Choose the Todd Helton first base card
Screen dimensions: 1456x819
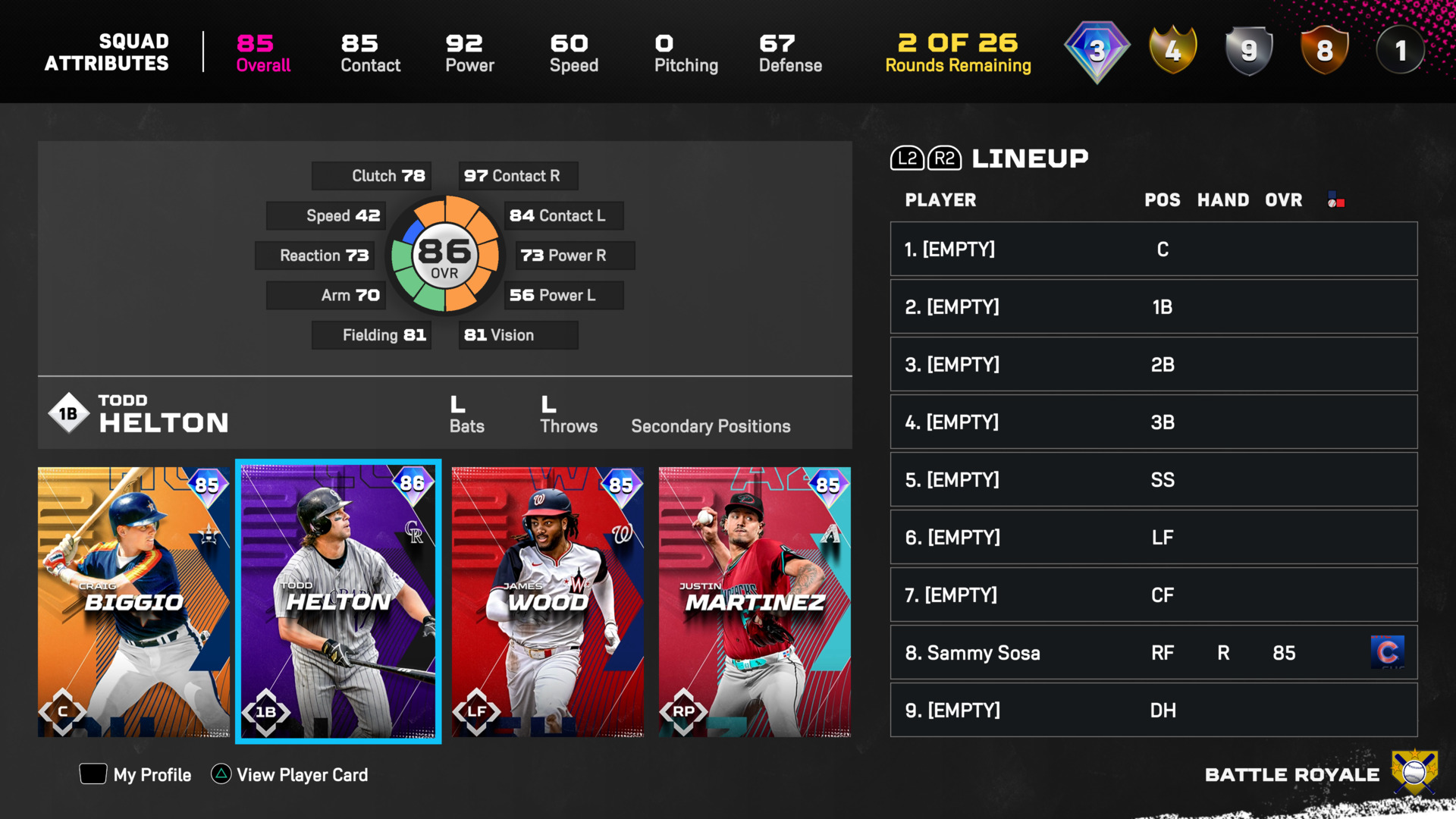click(x=338, y=601)
